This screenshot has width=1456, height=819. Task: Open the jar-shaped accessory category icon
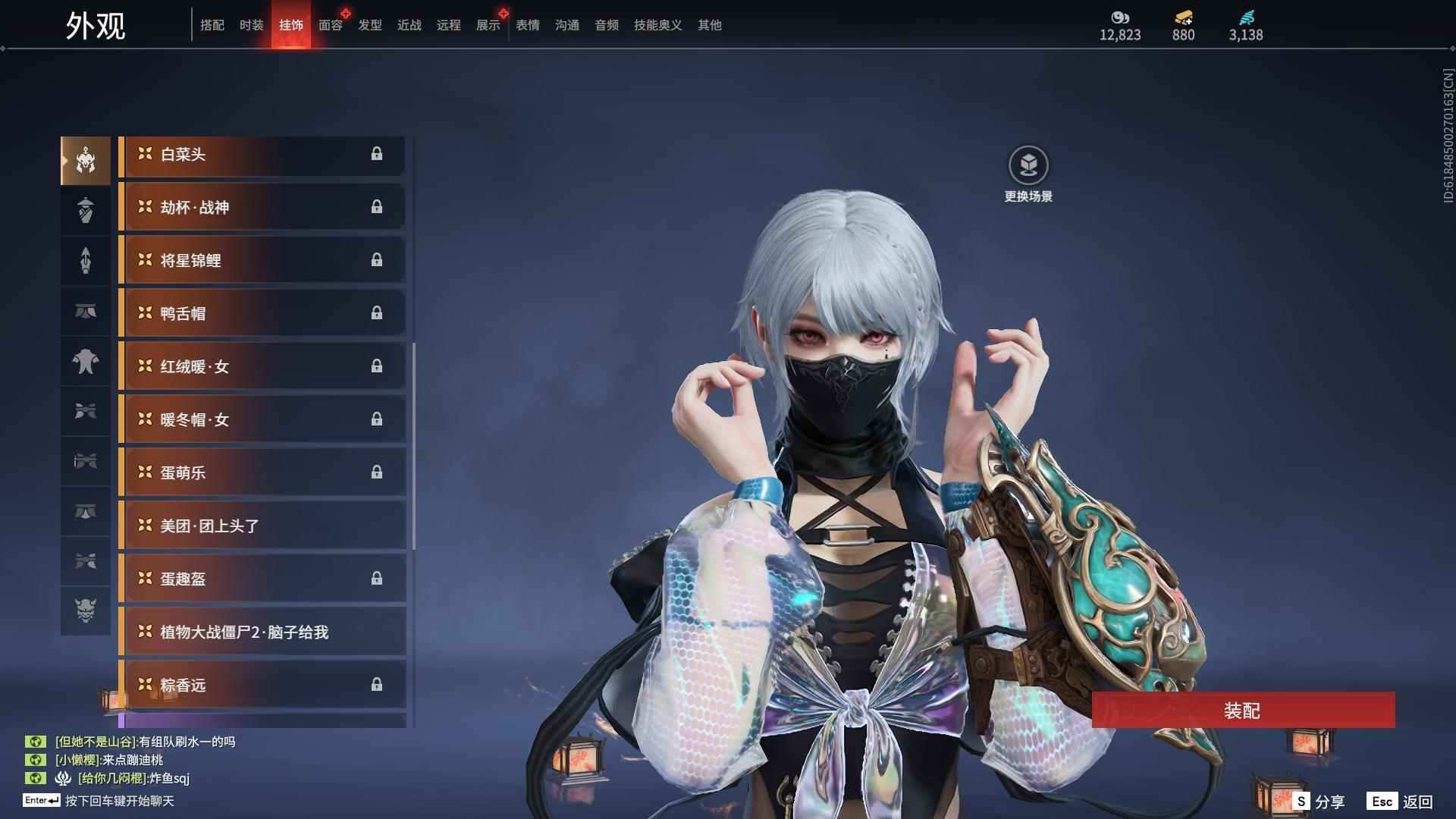(86, 210)
